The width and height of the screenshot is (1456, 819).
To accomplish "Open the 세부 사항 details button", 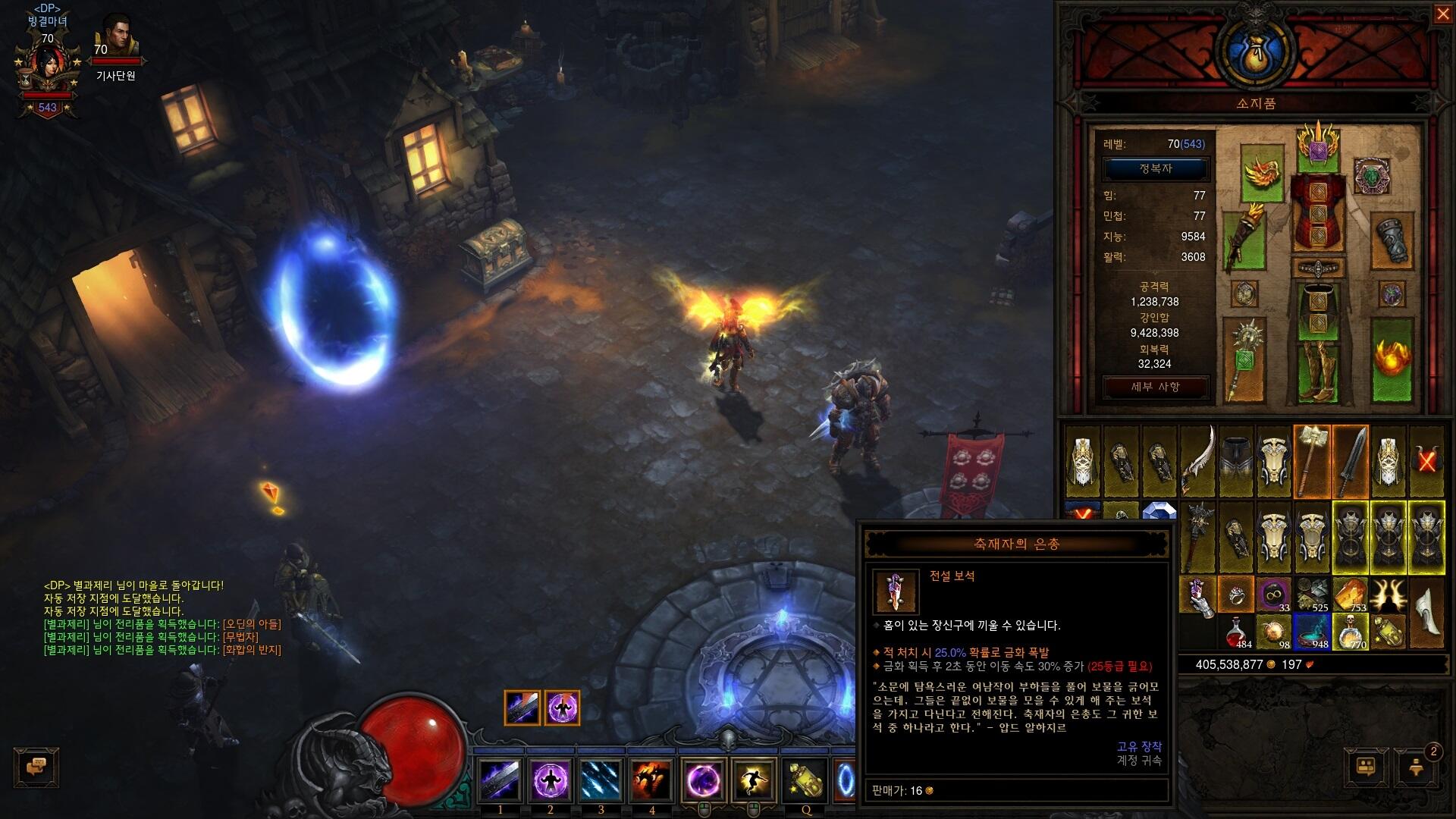I will (x=1155, y=387).
